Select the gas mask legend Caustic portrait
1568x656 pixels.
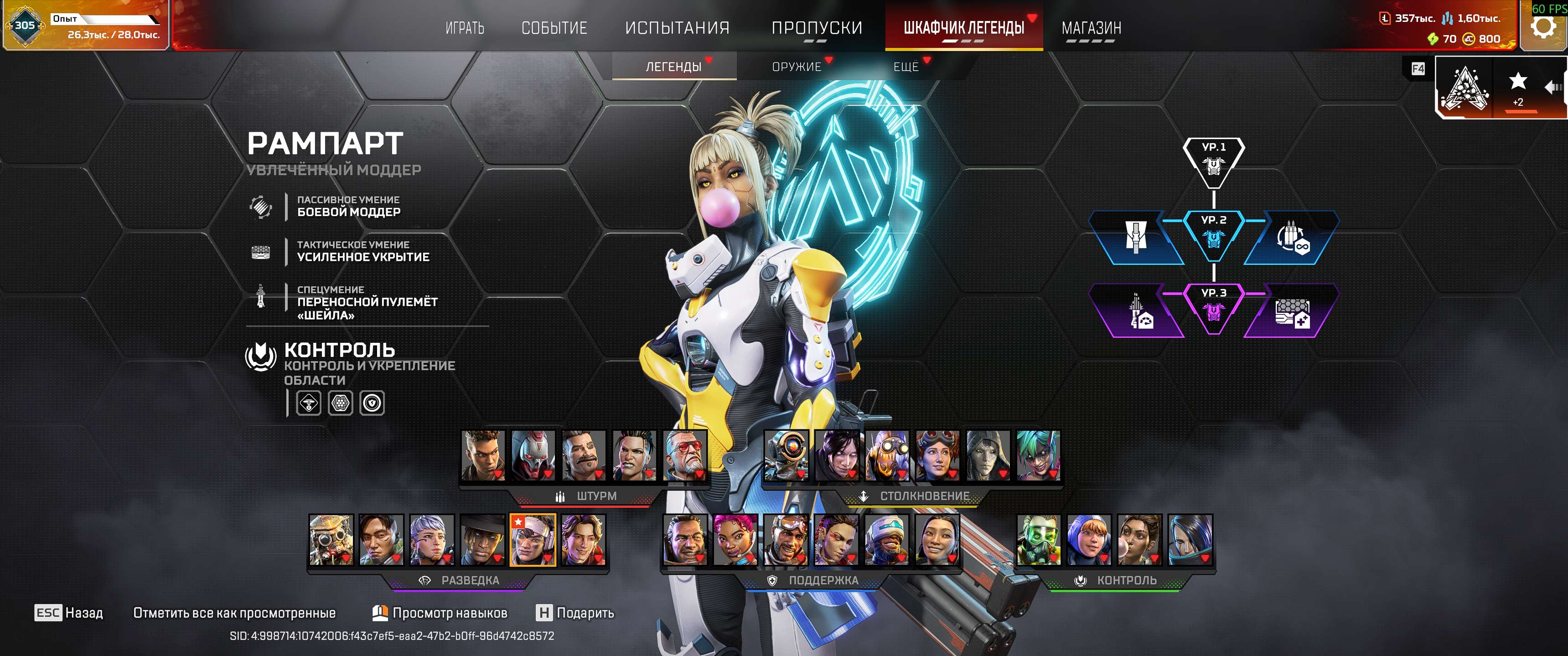pyautogui.click(x=1039, y=540)
